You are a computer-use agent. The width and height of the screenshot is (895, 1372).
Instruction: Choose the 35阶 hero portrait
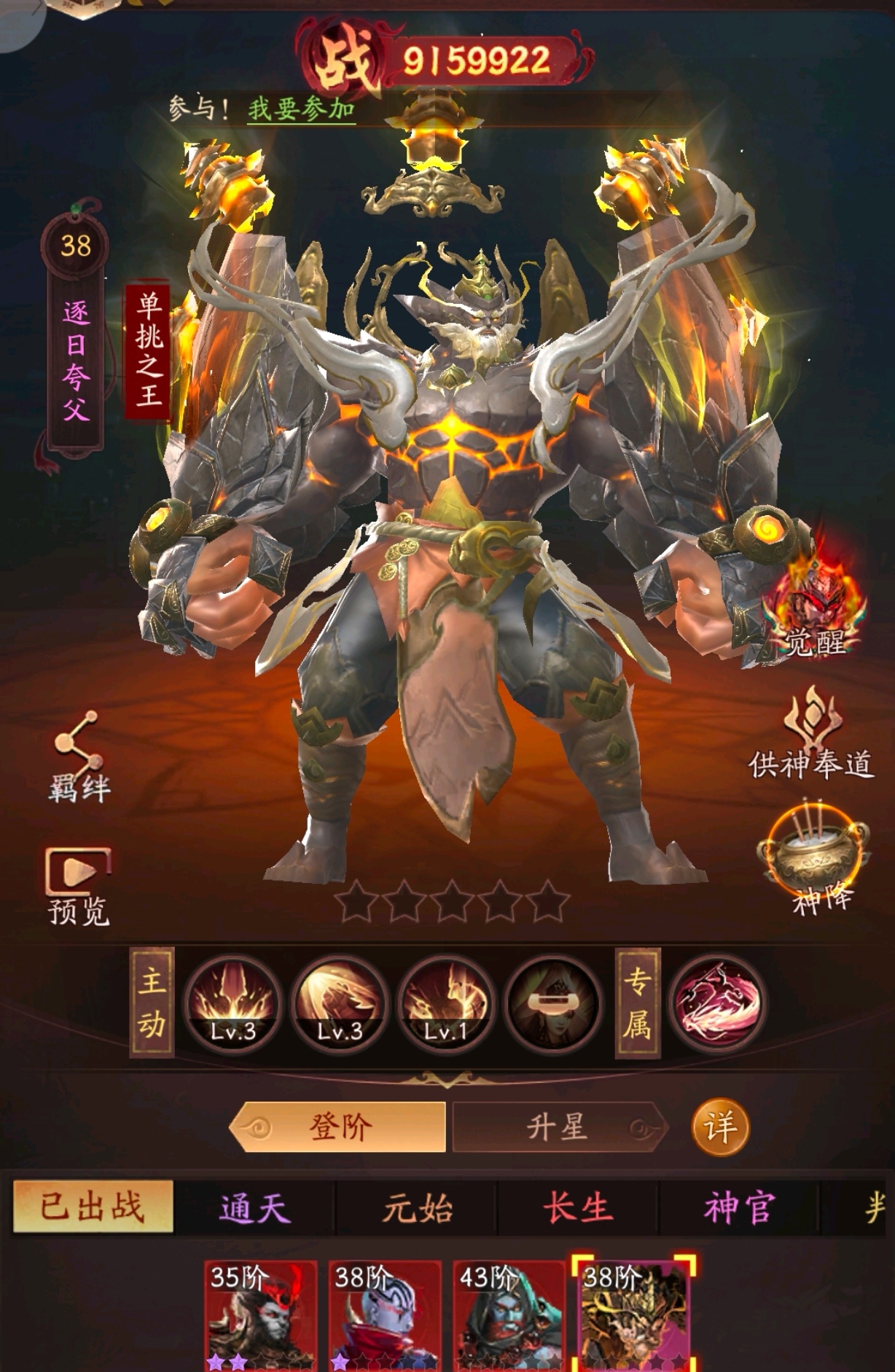tap(261, 1316)
